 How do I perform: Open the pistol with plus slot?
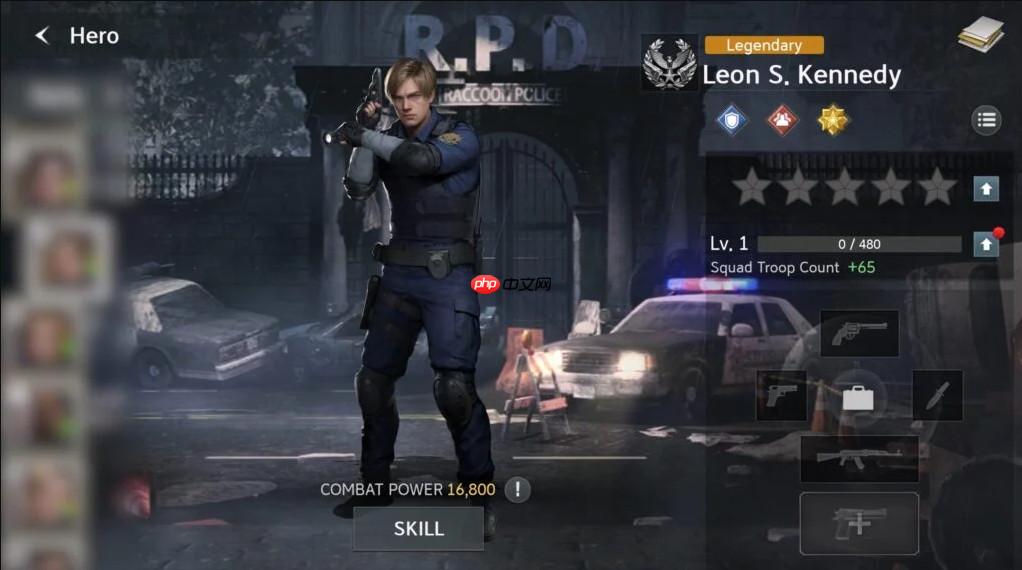[859, 523]
